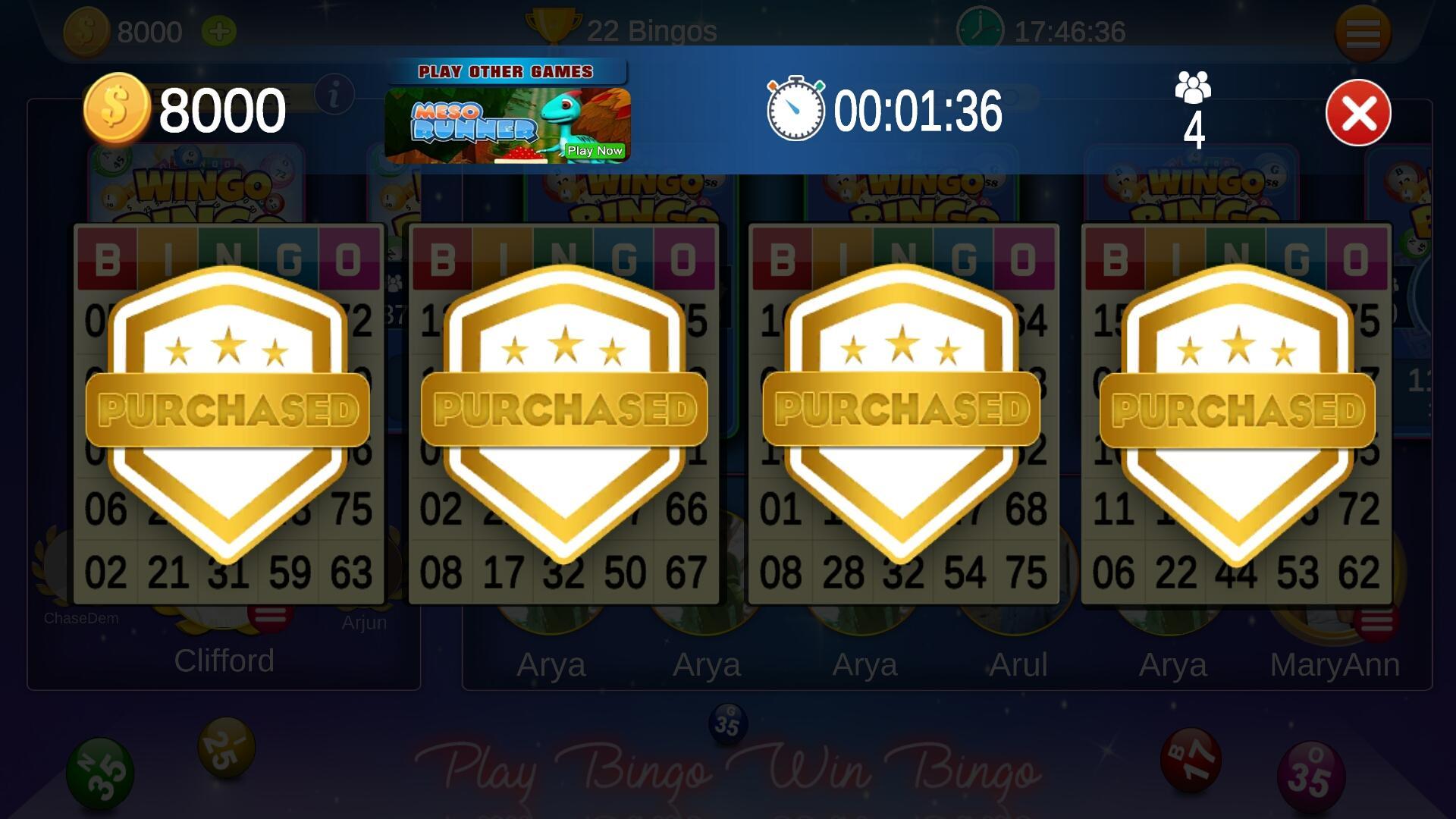Click the clock icon showing 17:46:36

coord(981,30)
